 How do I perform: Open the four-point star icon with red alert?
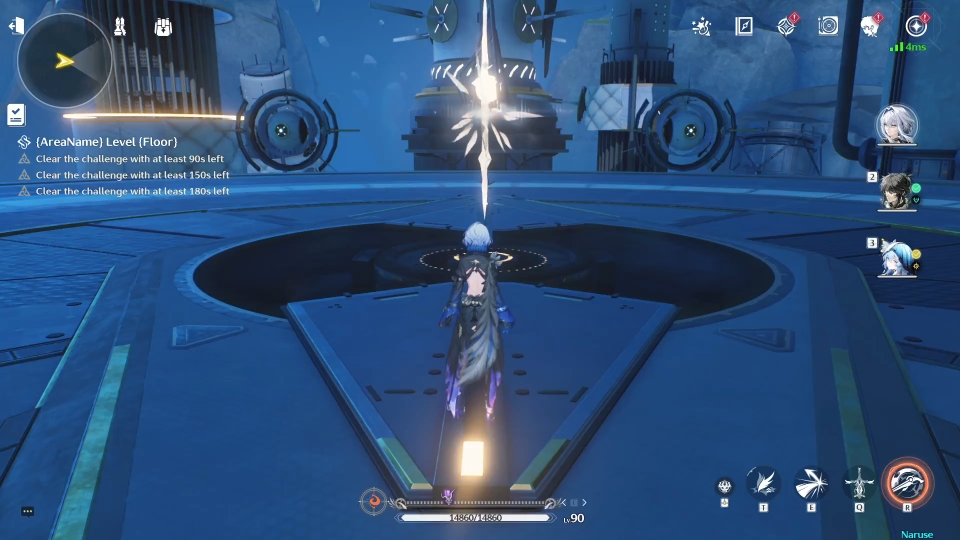(786, 27)
